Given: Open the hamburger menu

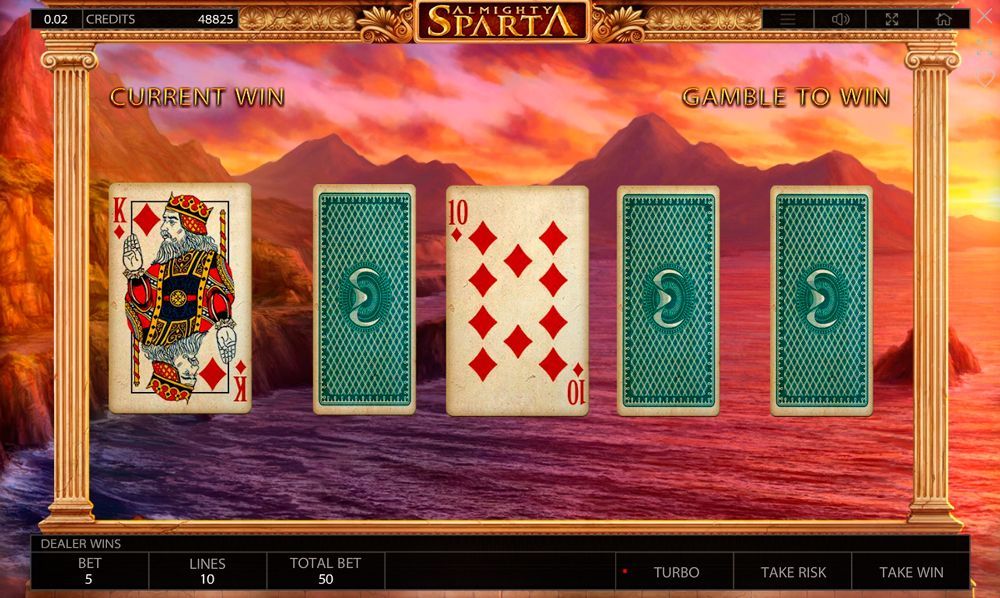Looking at the screenshot, I should [788, 19].
